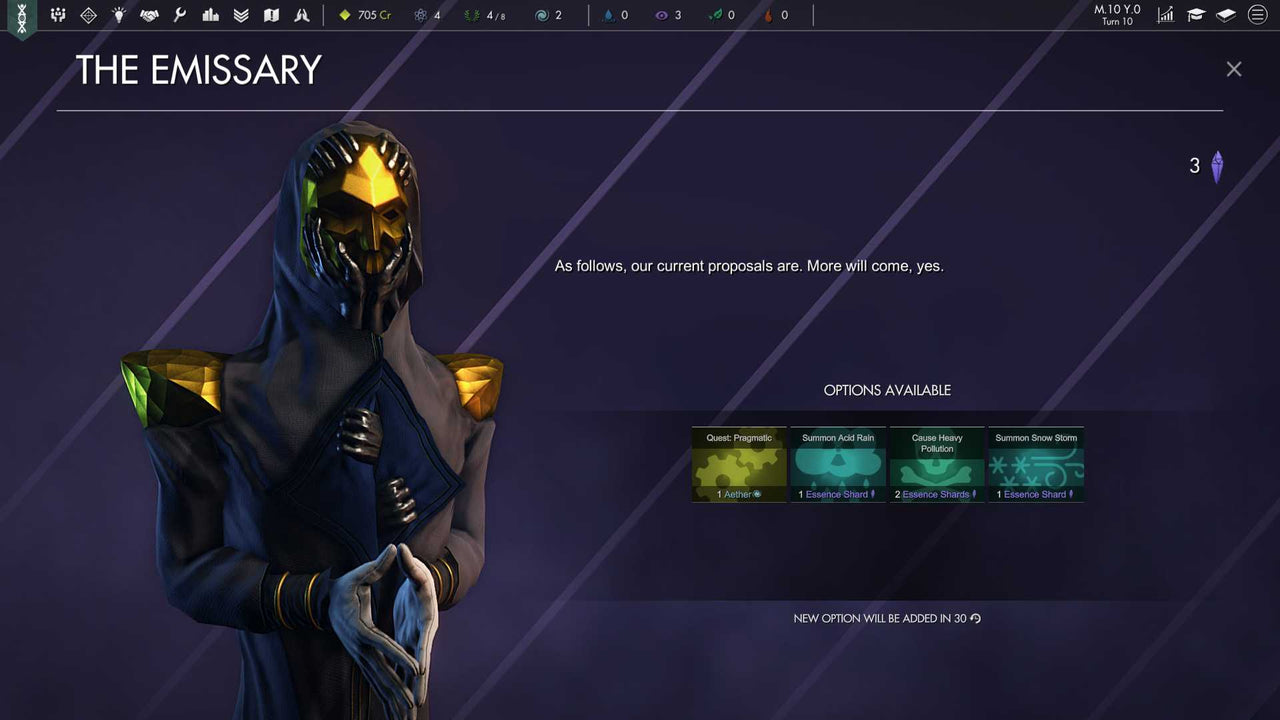Close The Emissary screen with the X

point(1233,69)
